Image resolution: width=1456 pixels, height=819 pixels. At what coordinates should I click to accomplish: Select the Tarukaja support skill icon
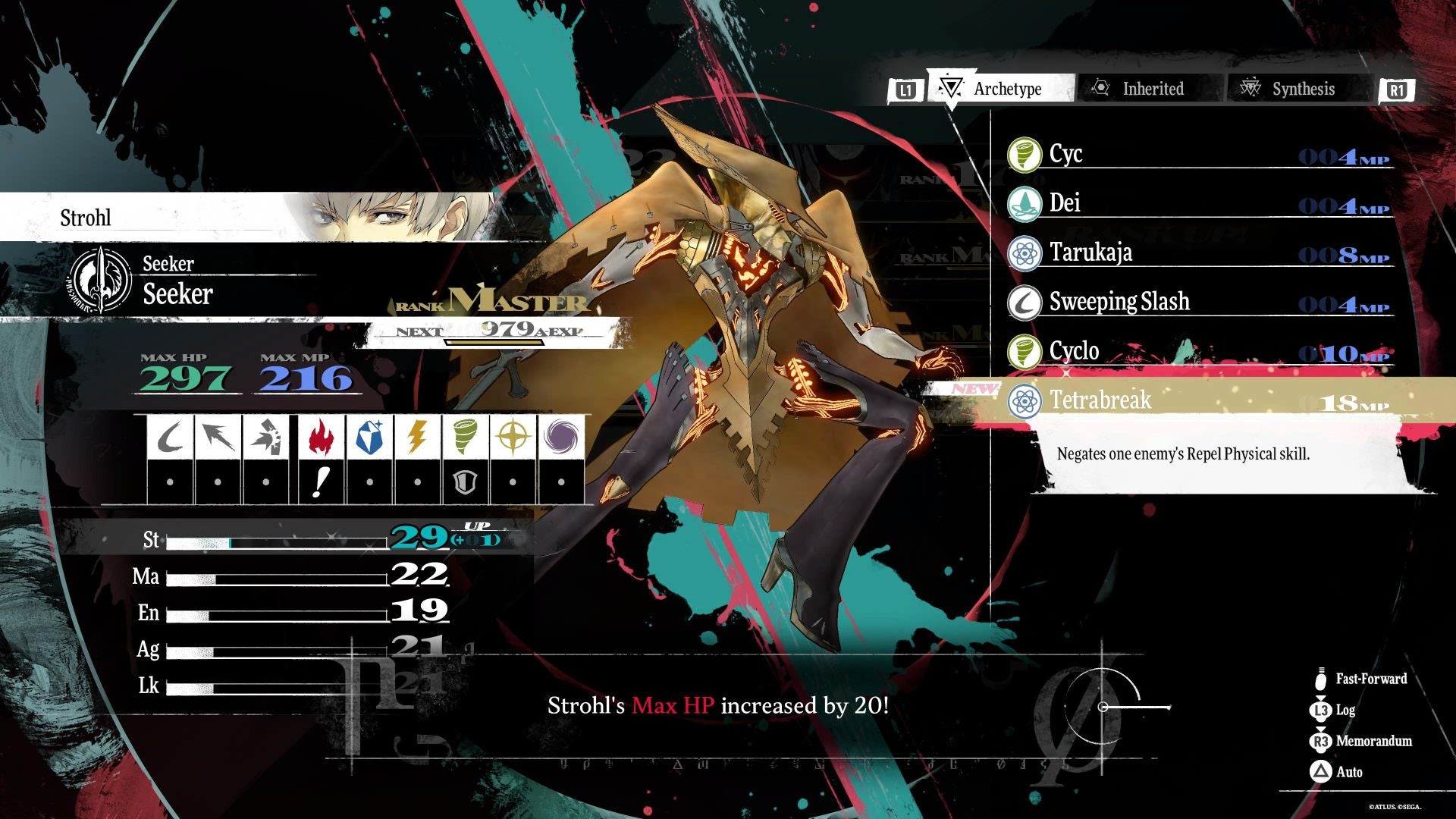[x=1024, y=253]
